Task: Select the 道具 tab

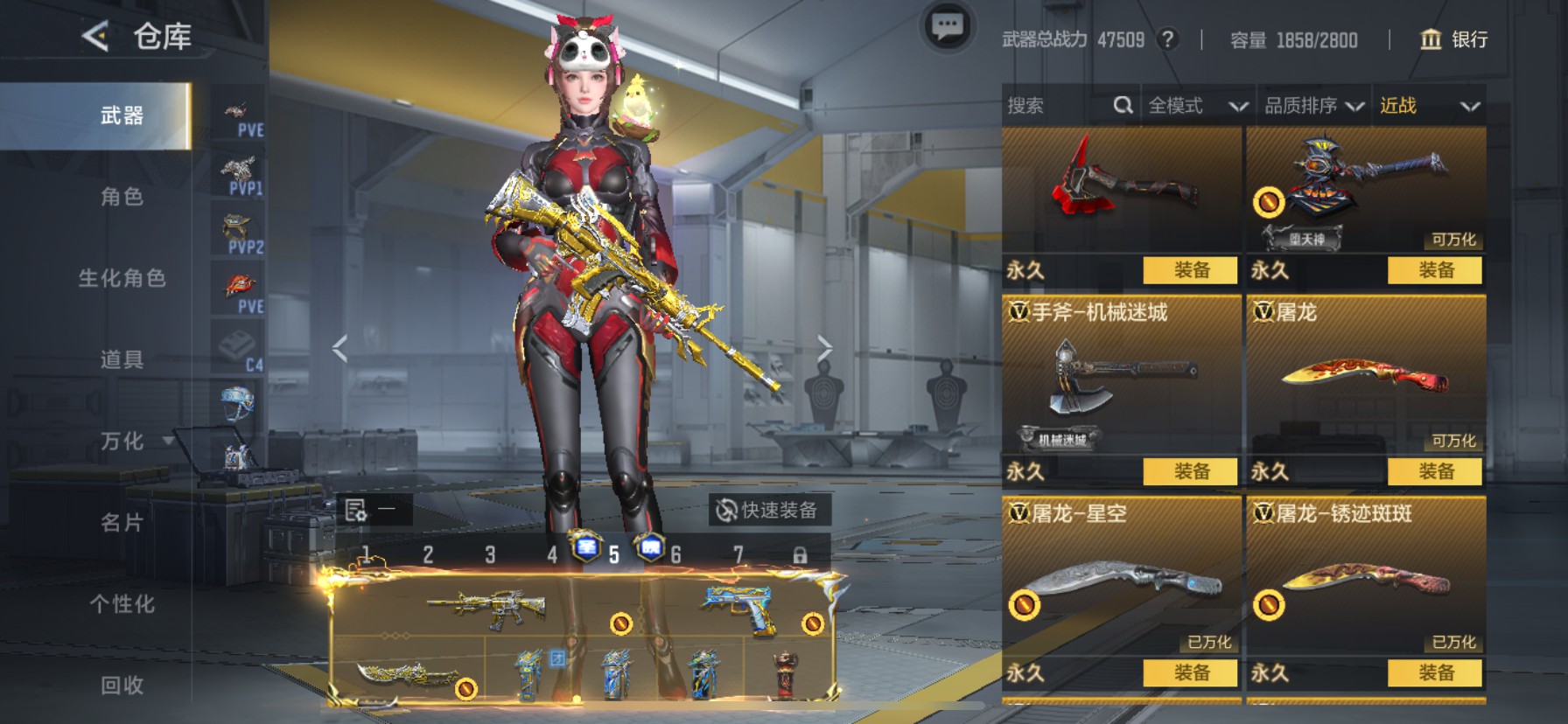Action: [x=122, y=359]
